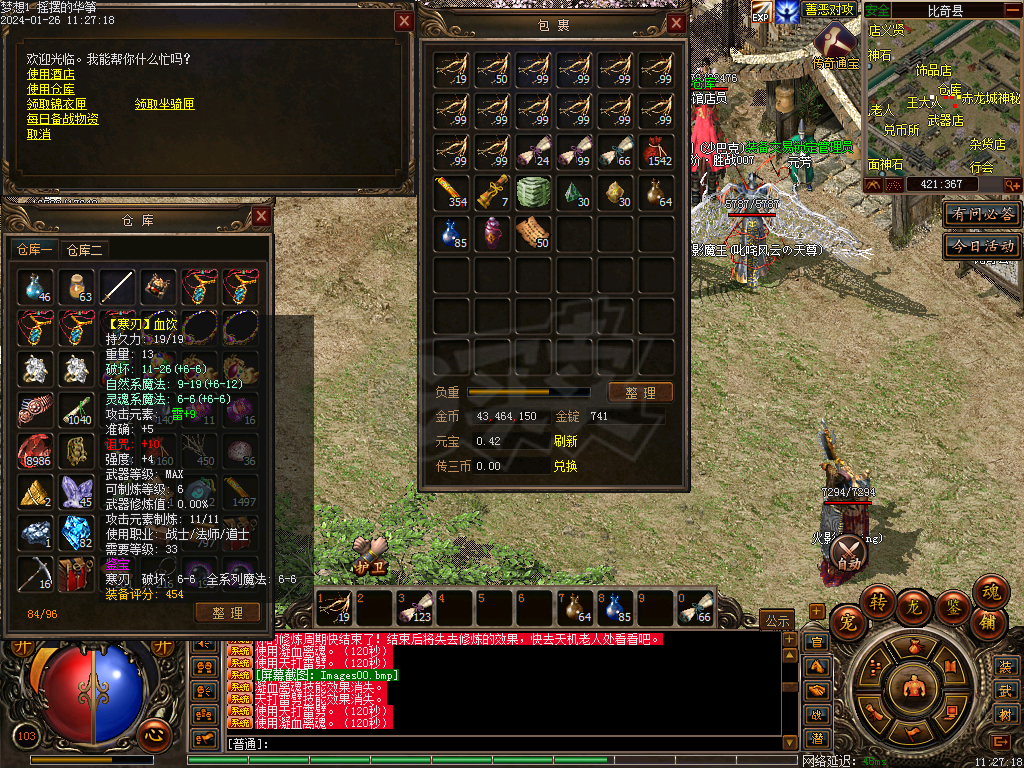This screenshot has width=1024, height=768.
Task: Close the NPC welcome dialogue window
Action: [x=404, y=21]
